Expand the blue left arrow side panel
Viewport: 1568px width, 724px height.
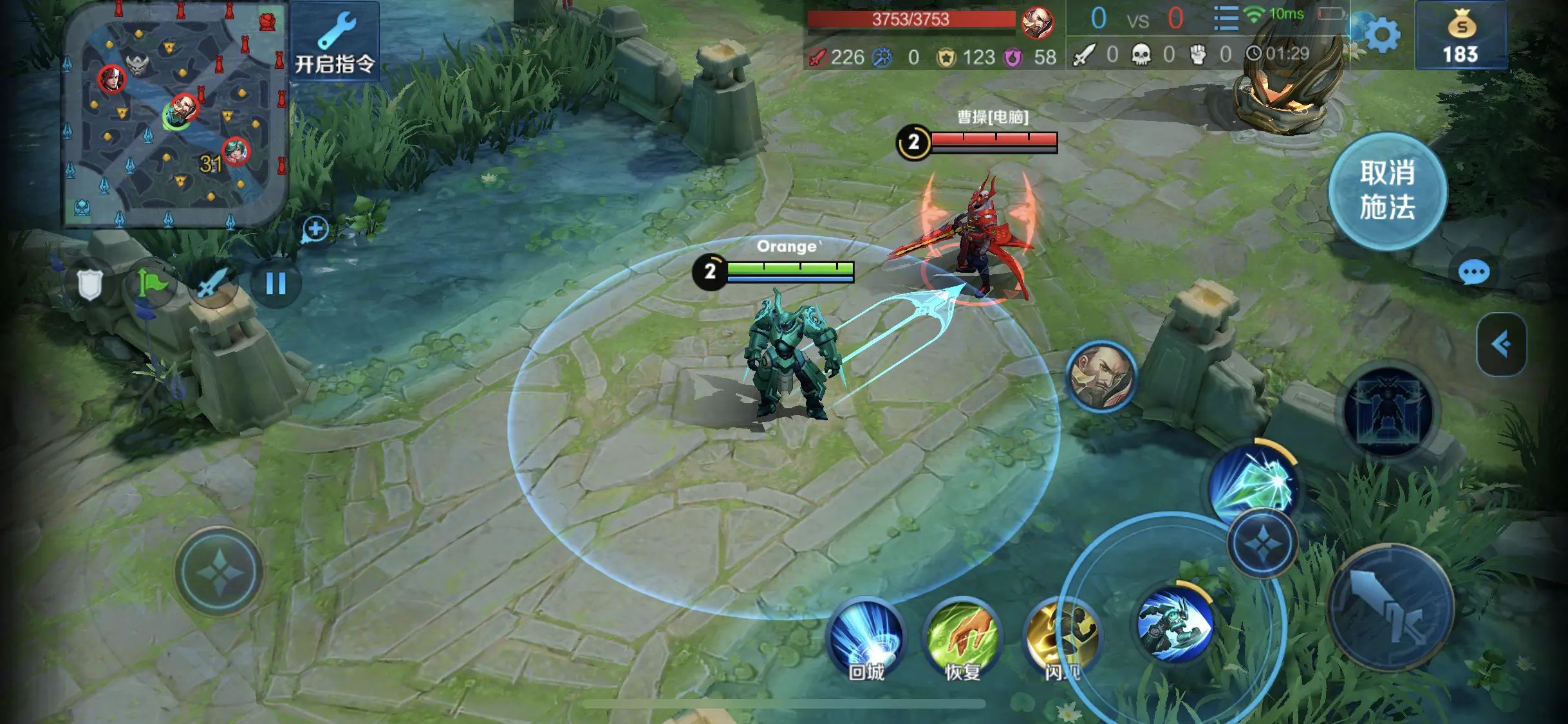pyautogui.click(x=1501, y=344)
